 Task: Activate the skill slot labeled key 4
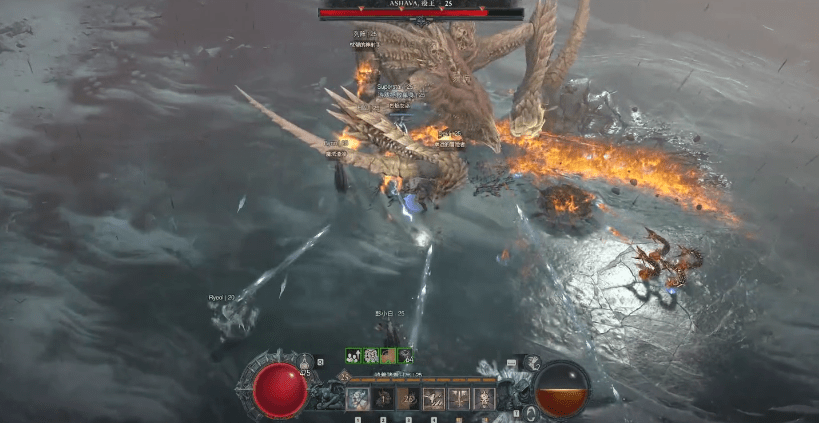pos(434,398)
